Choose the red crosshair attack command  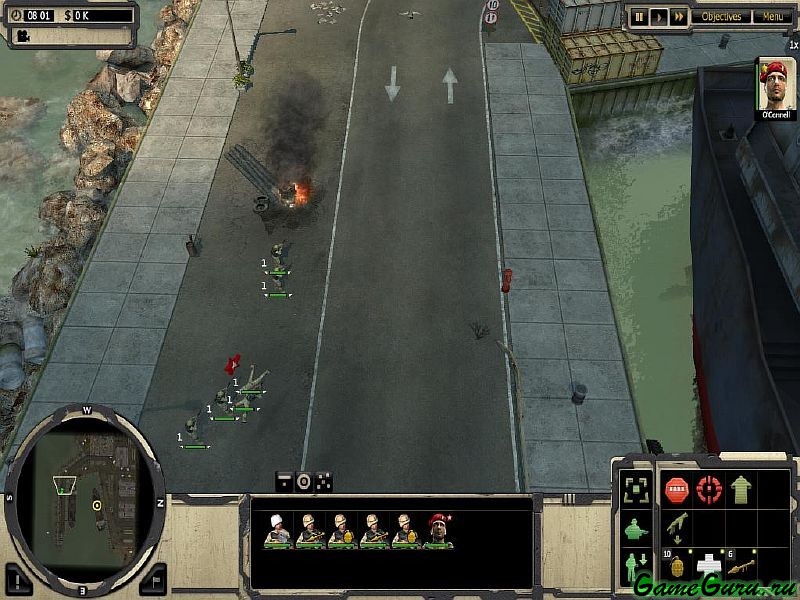pos(709,489)
